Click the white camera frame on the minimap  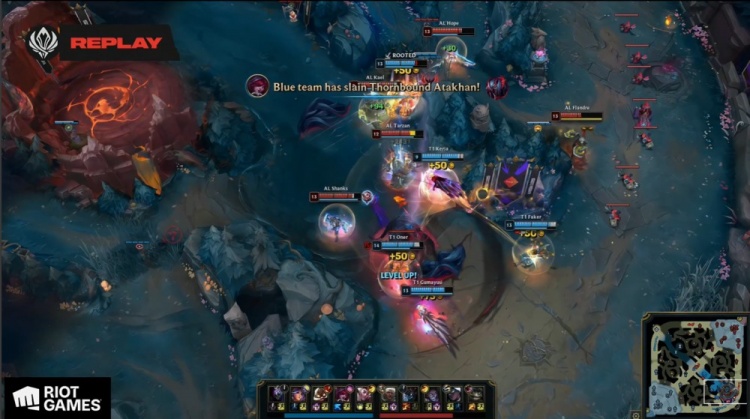click(723, 390)
